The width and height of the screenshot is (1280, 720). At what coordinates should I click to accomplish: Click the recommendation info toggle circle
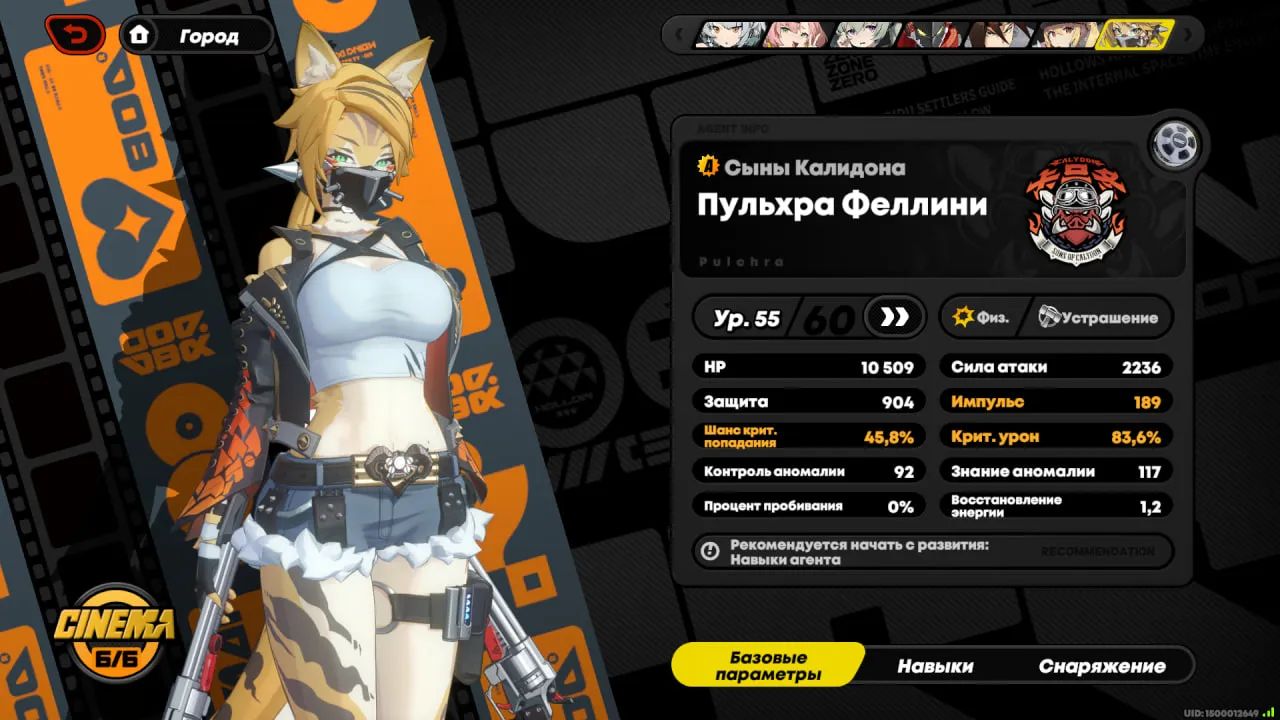[712, 551]
